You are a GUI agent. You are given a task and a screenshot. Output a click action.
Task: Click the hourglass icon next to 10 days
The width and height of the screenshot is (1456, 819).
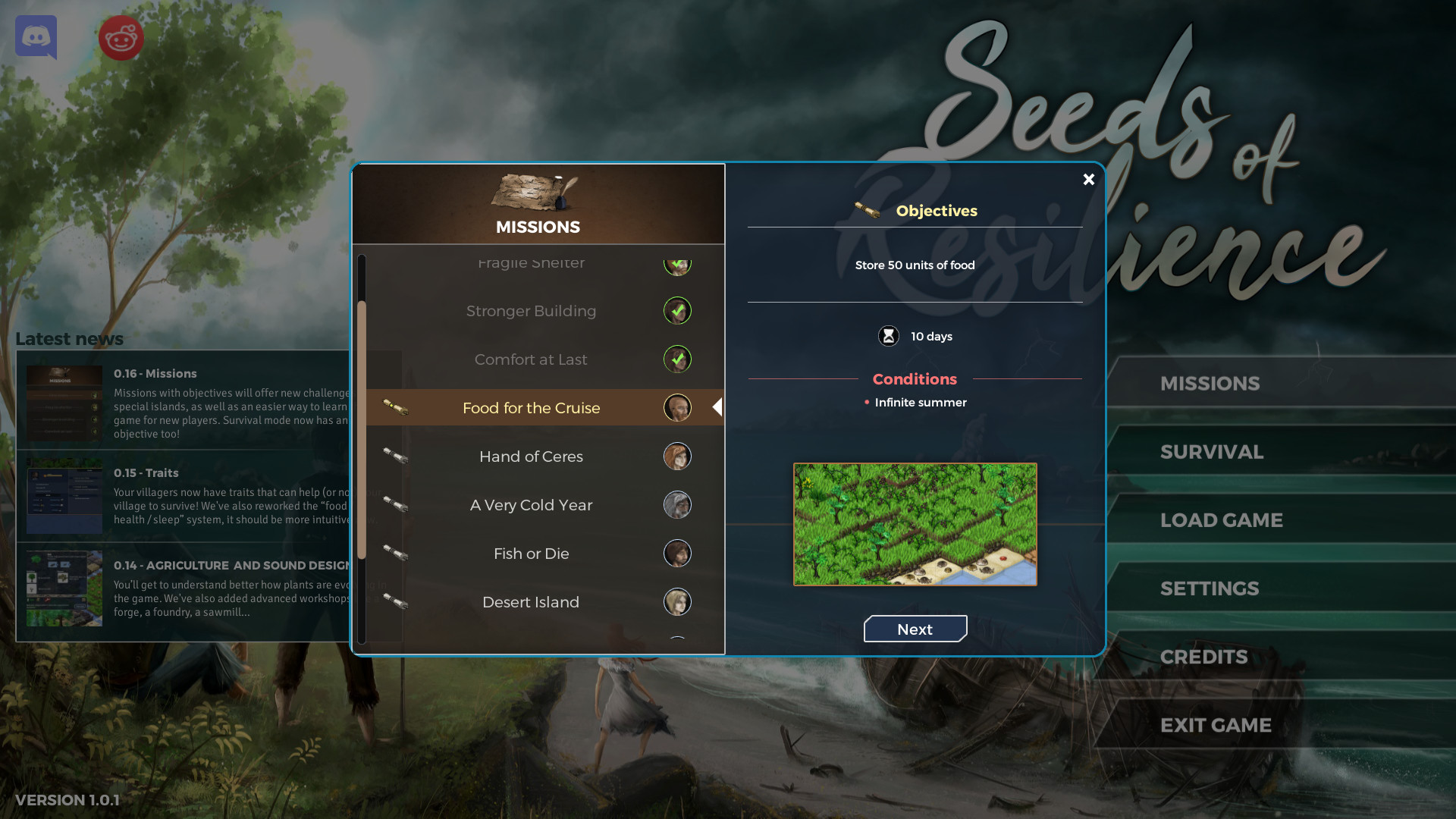(887, 335)
